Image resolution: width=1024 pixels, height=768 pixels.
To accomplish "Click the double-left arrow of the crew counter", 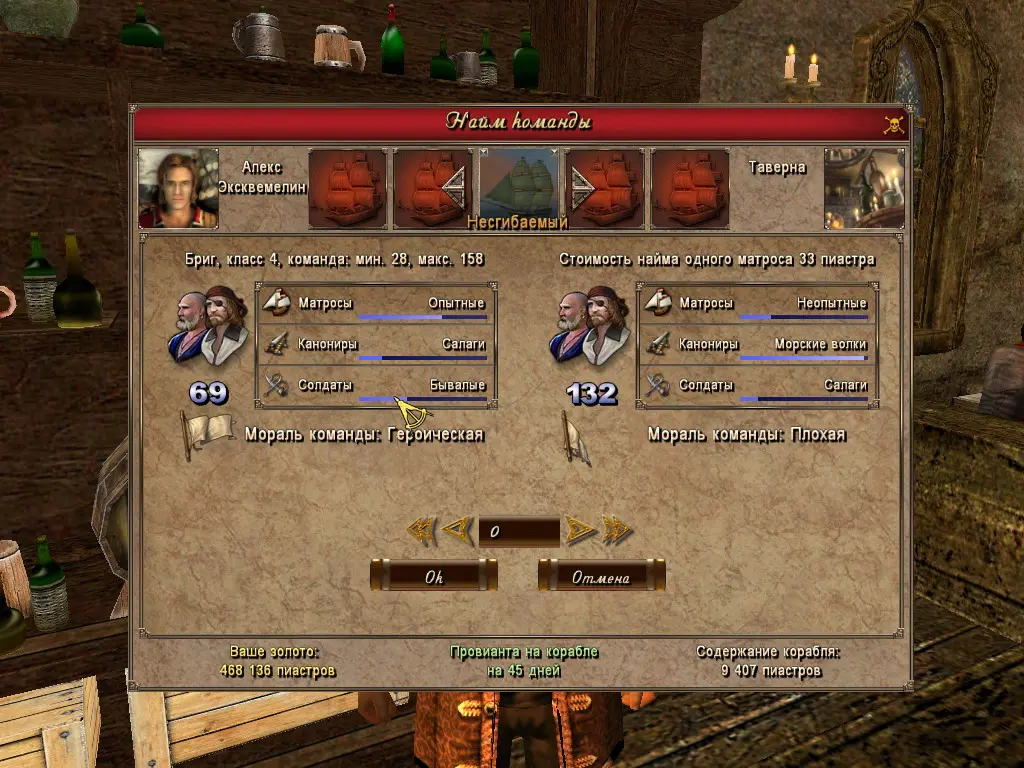I will pos(421,530).
